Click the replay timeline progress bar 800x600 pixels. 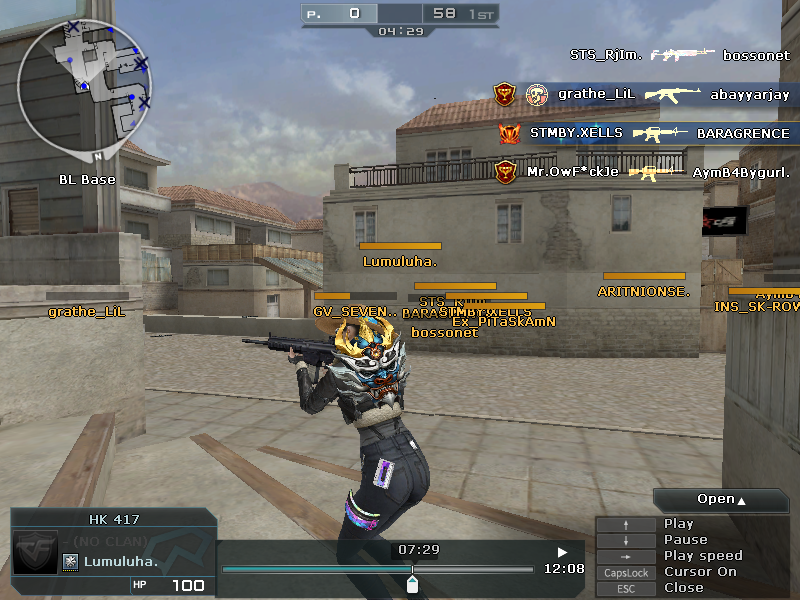coord(376,570)
